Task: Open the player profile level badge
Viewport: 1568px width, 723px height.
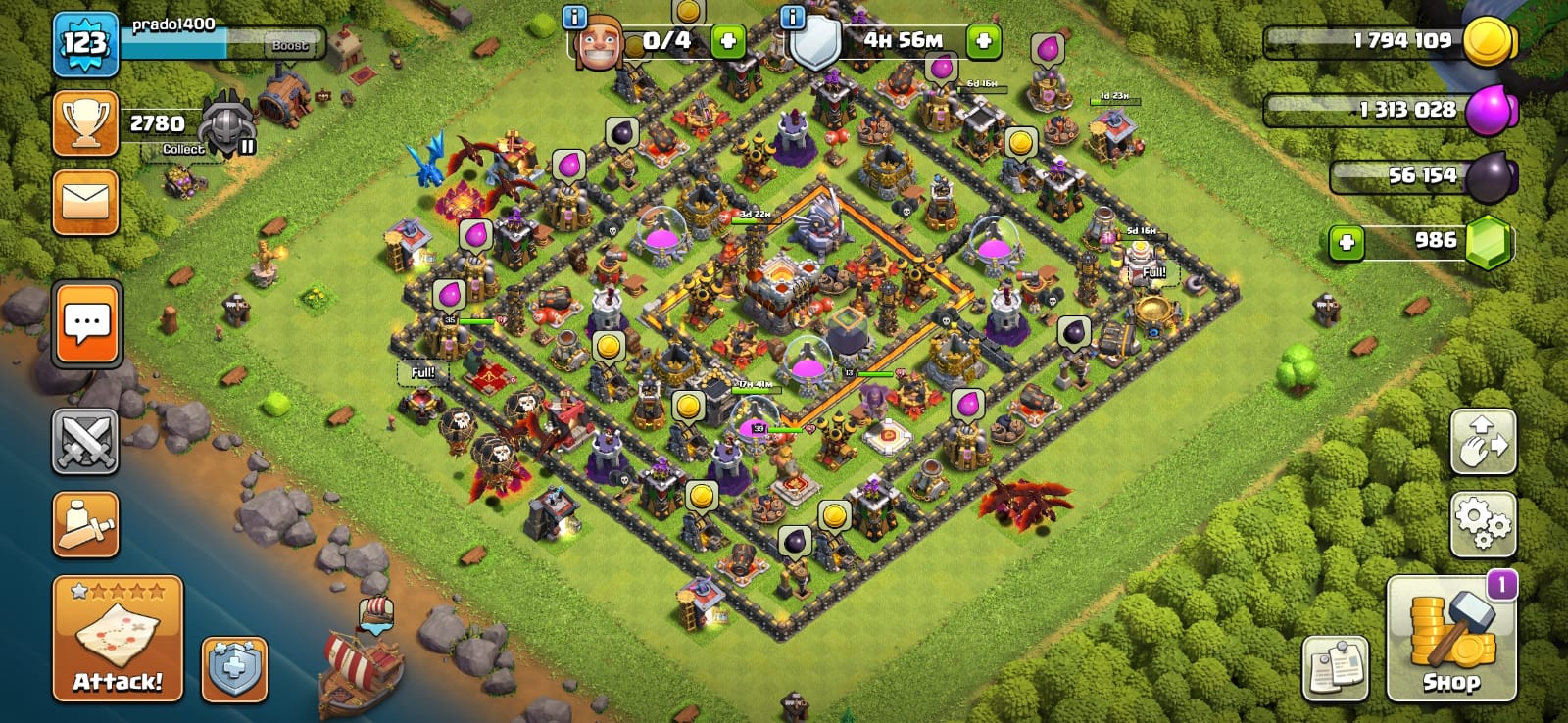Action: point(85,44)
